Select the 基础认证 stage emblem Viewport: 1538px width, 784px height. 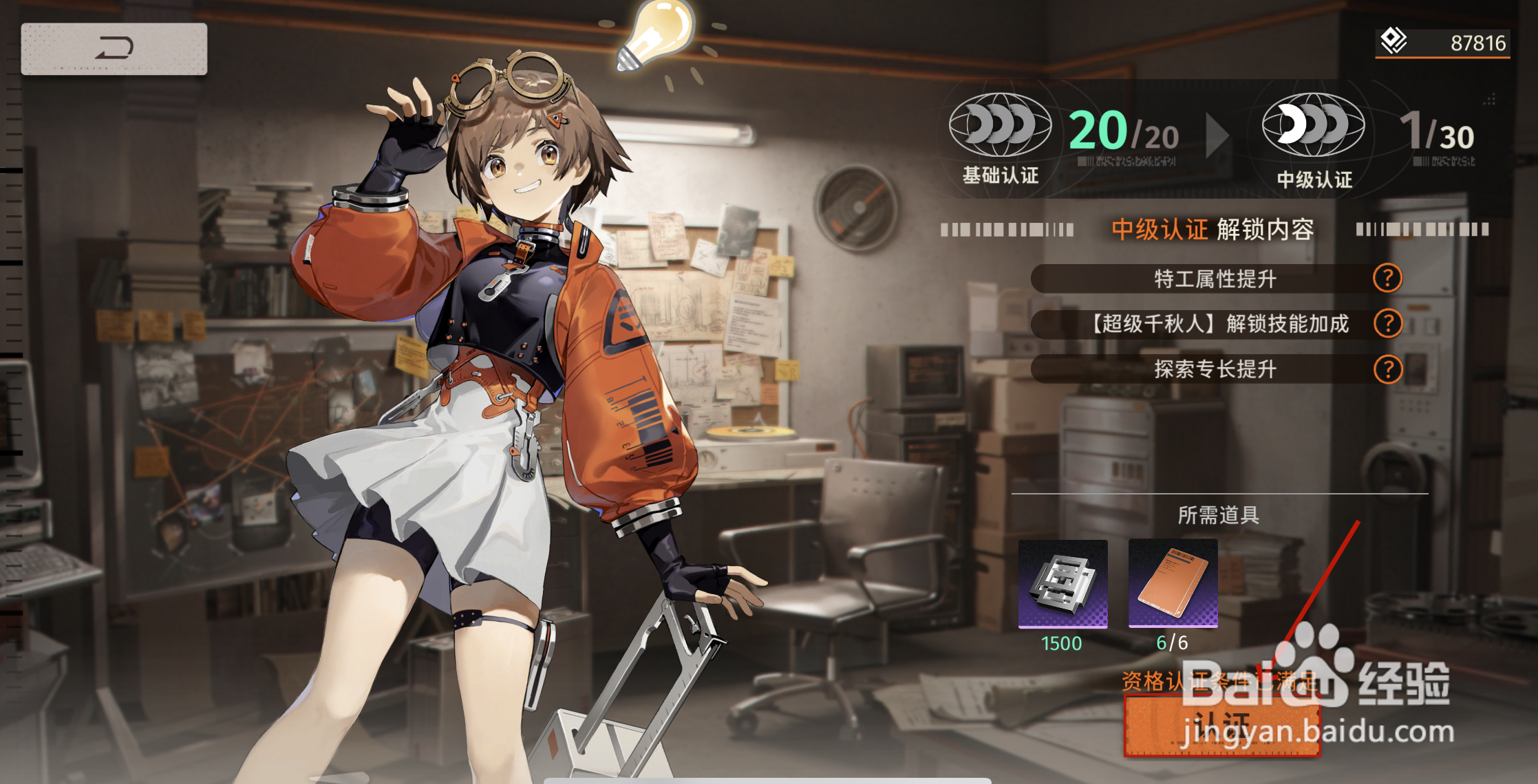[x=1000, y=125]
